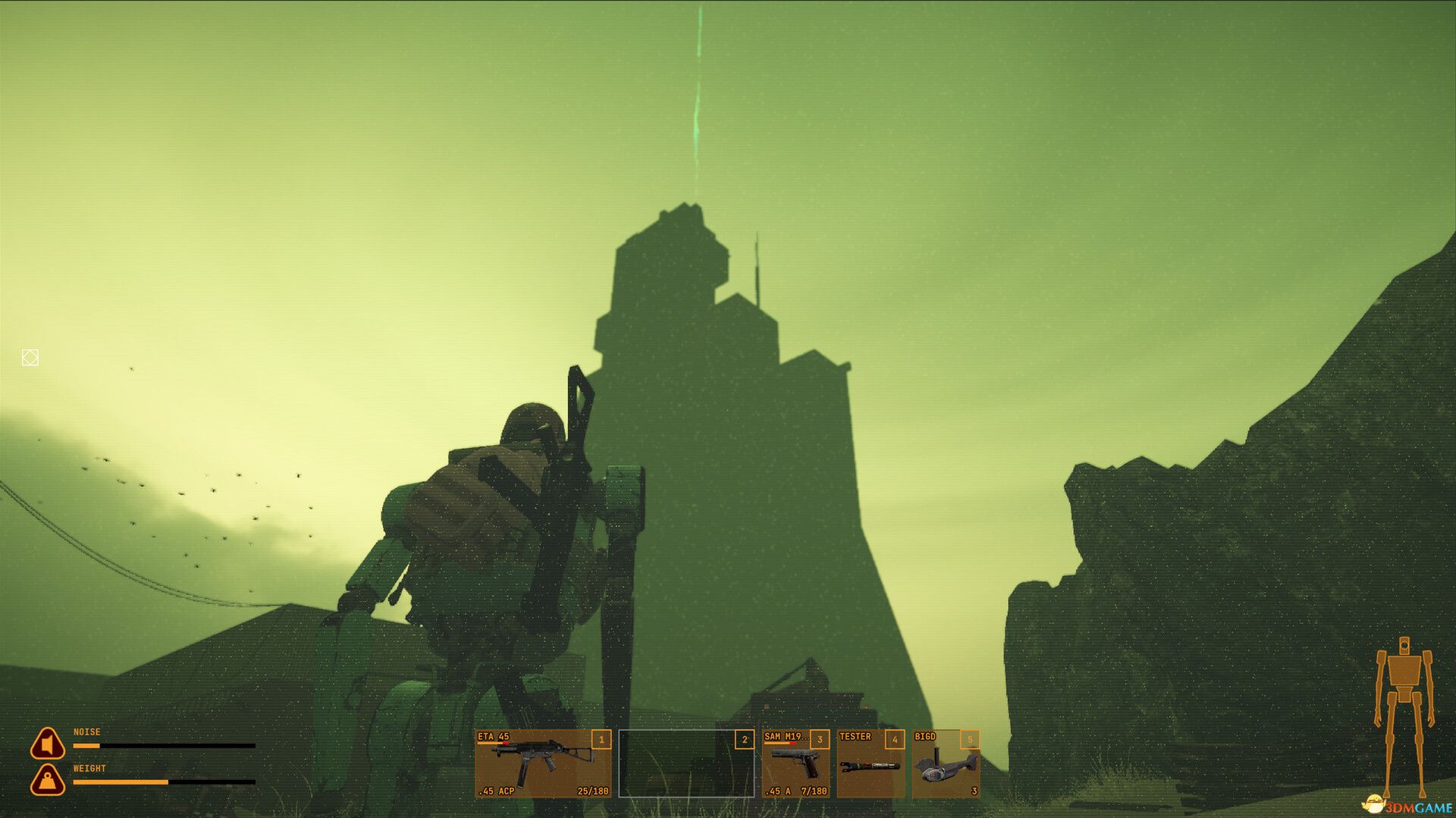Choose the empty weapon slot 2

[686, 763]
